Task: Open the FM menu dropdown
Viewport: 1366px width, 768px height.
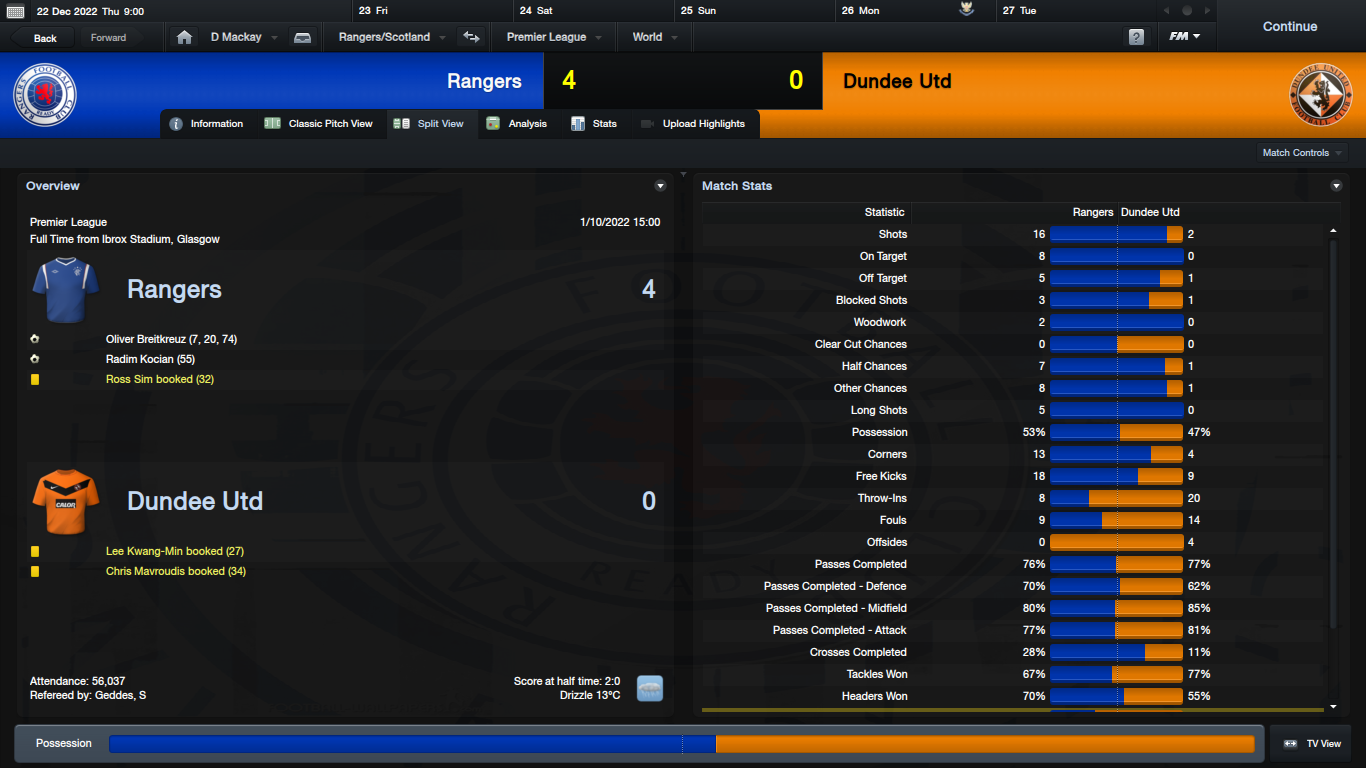Action: click(x=1185, y=37)
